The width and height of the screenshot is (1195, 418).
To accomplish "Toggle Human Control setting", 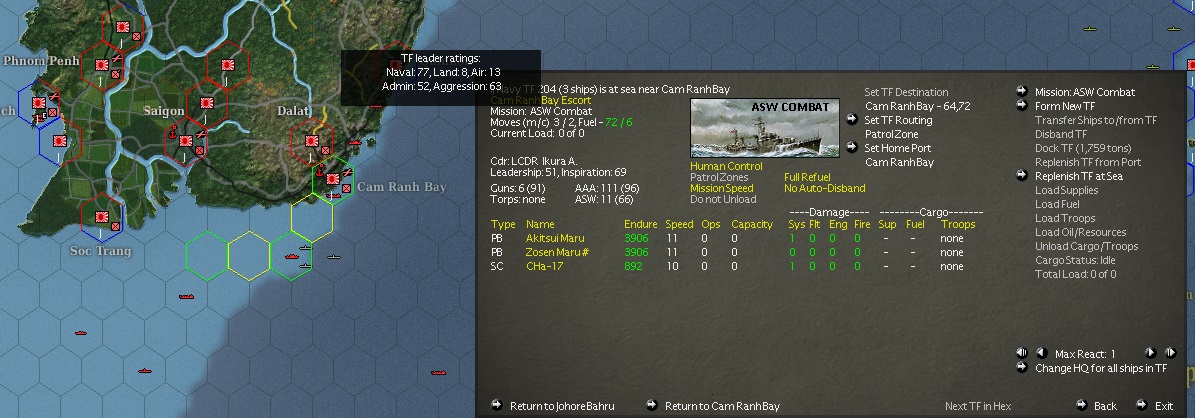I will 726,166.
